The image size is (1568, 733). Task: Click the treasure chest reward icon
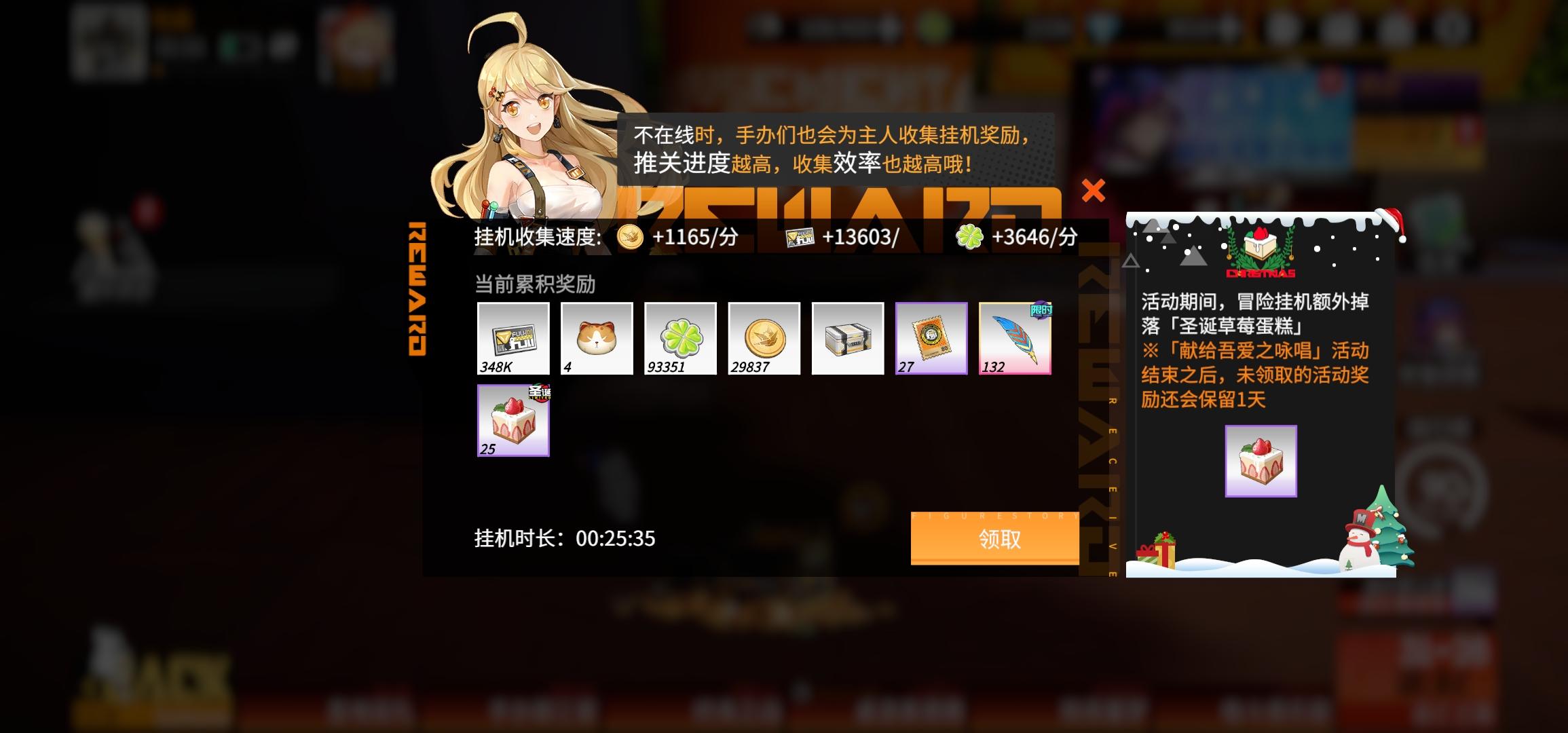tap(847, 337)
